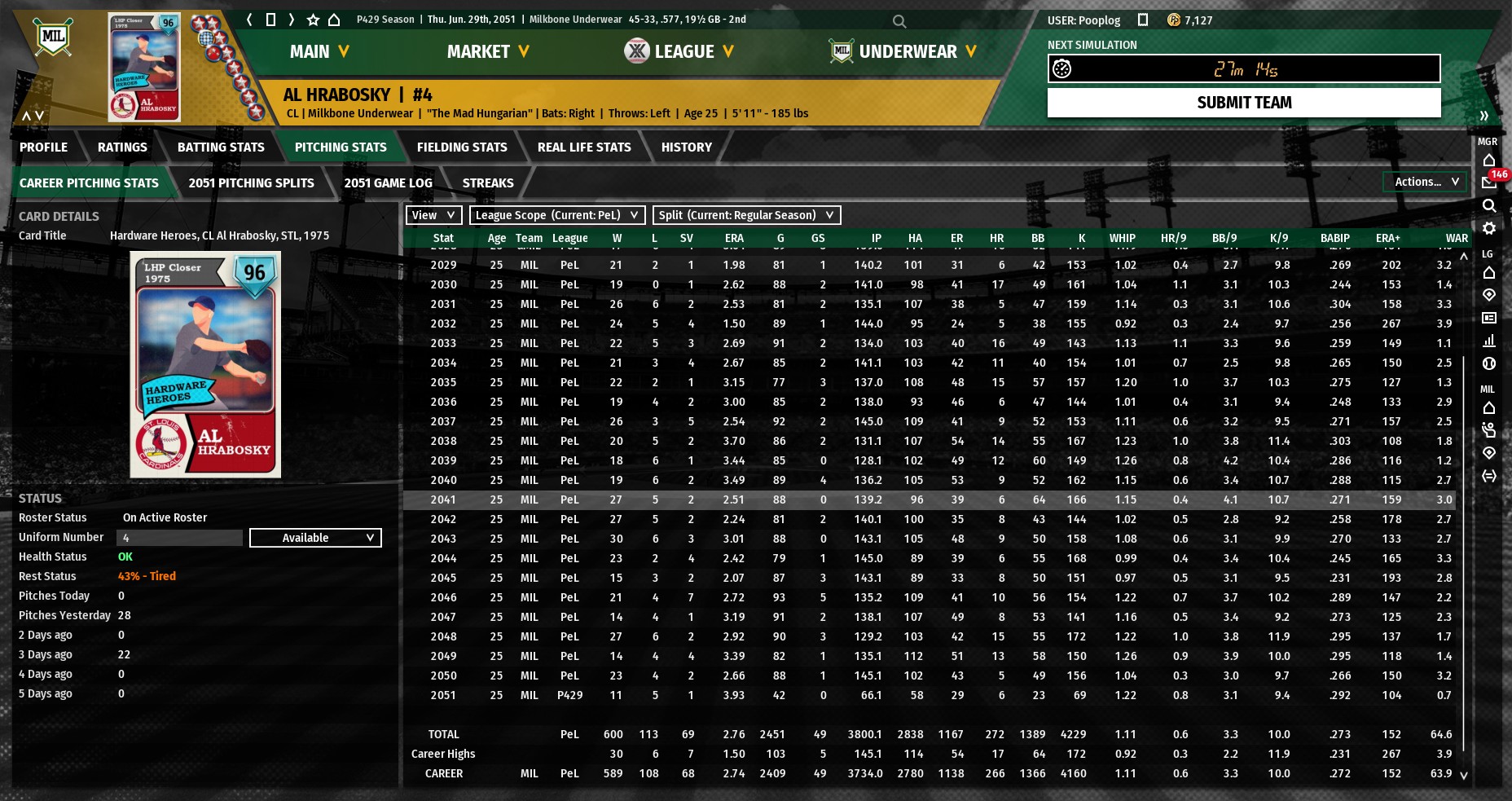
Task: Switch to the PROFILE tab
Action: [43, 147]
